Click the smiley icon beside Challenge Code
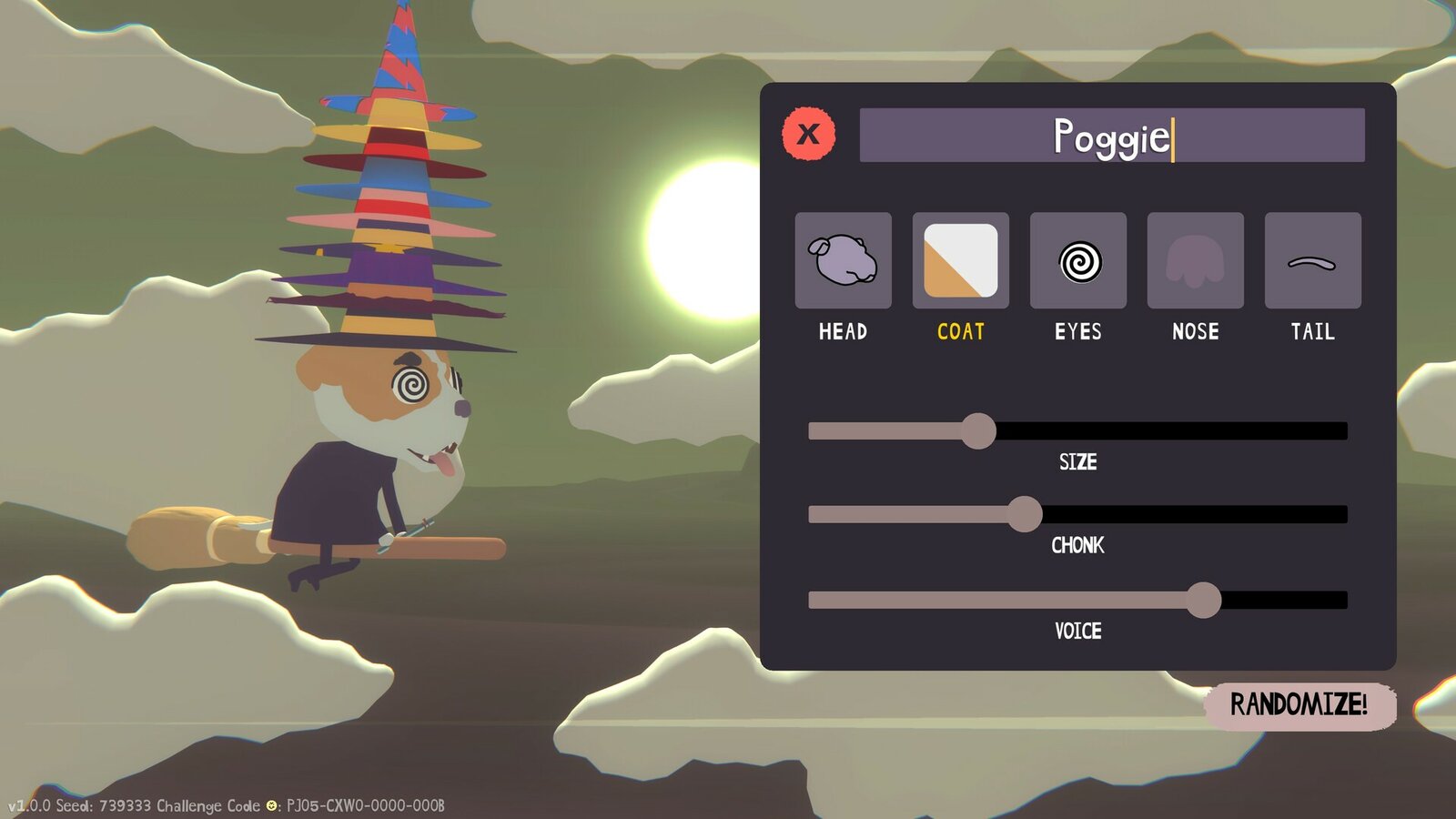The image size is (1456, 819). [270, 805]
